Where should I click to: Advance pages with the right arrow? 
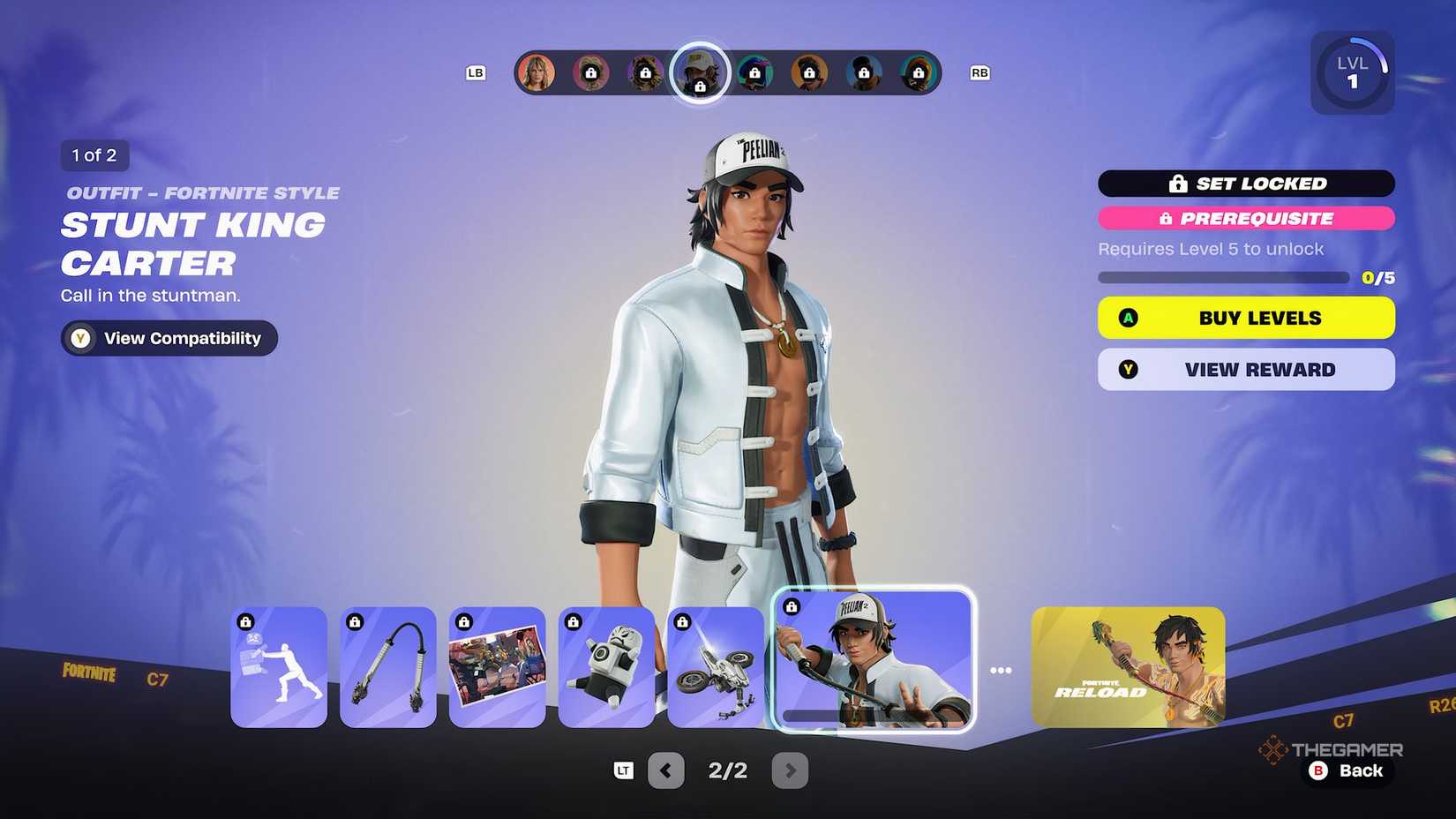coord(790,770)
